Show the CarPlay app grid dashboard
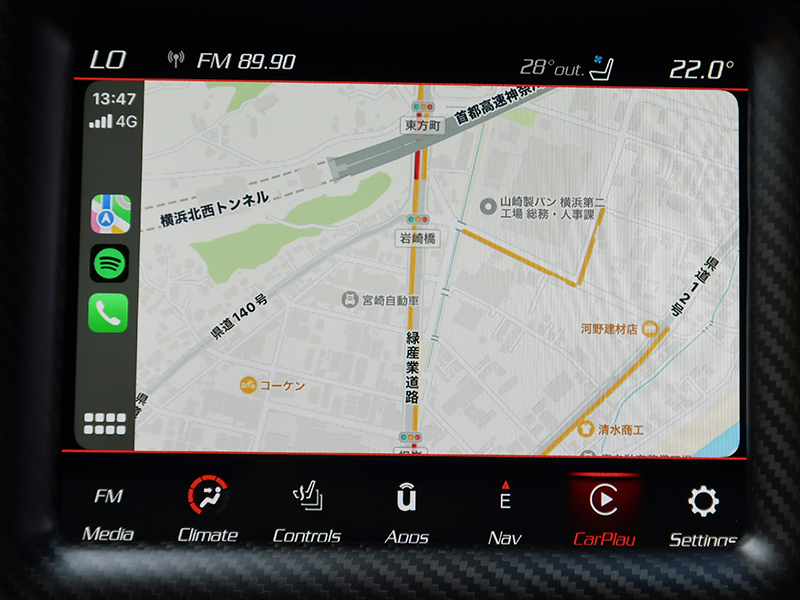Image resolution: width=800 pixels, height=600 pixels. pos(105,423)
